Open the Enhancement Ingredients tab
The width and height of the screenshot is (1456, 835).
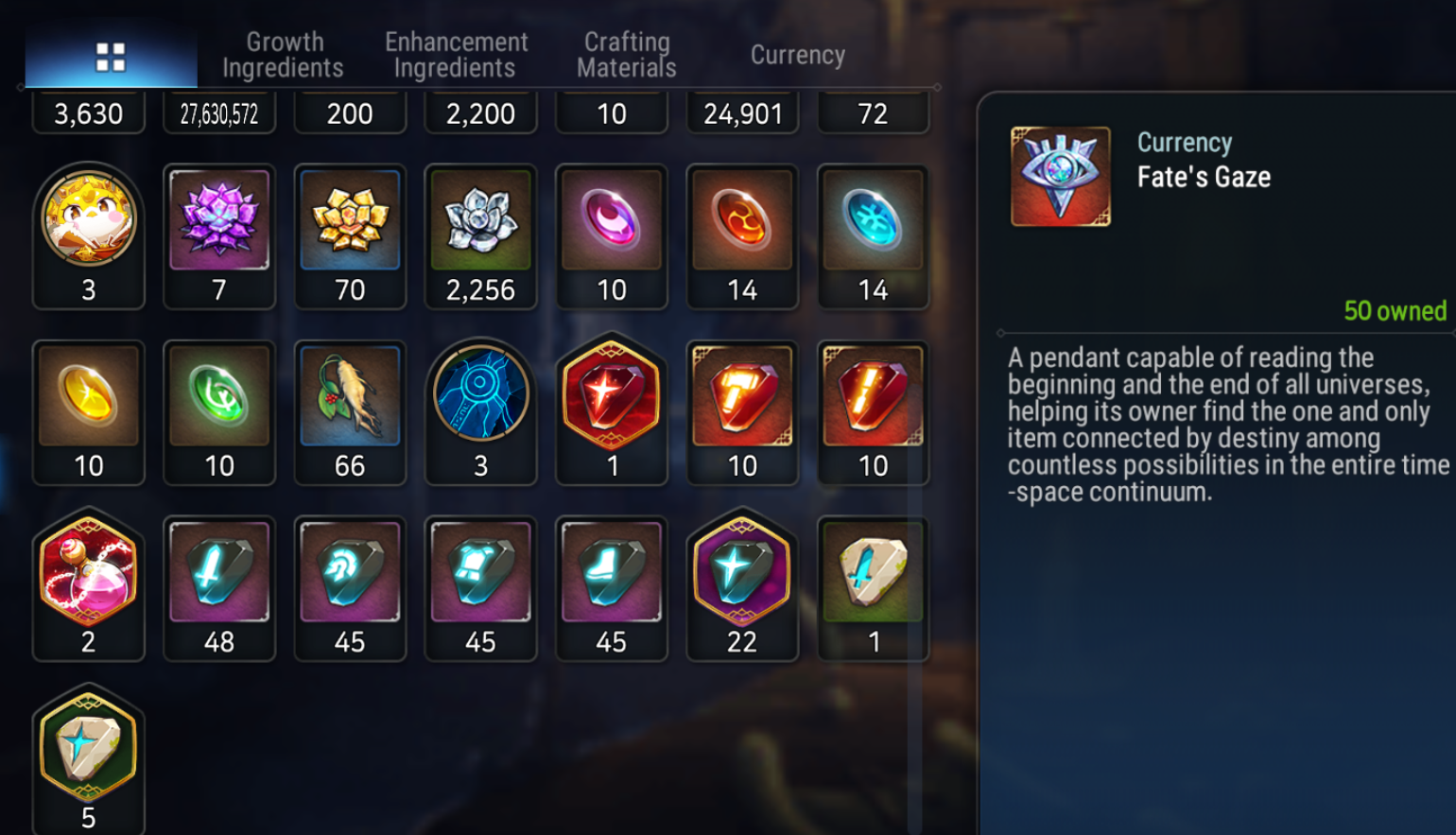point(456,55)
